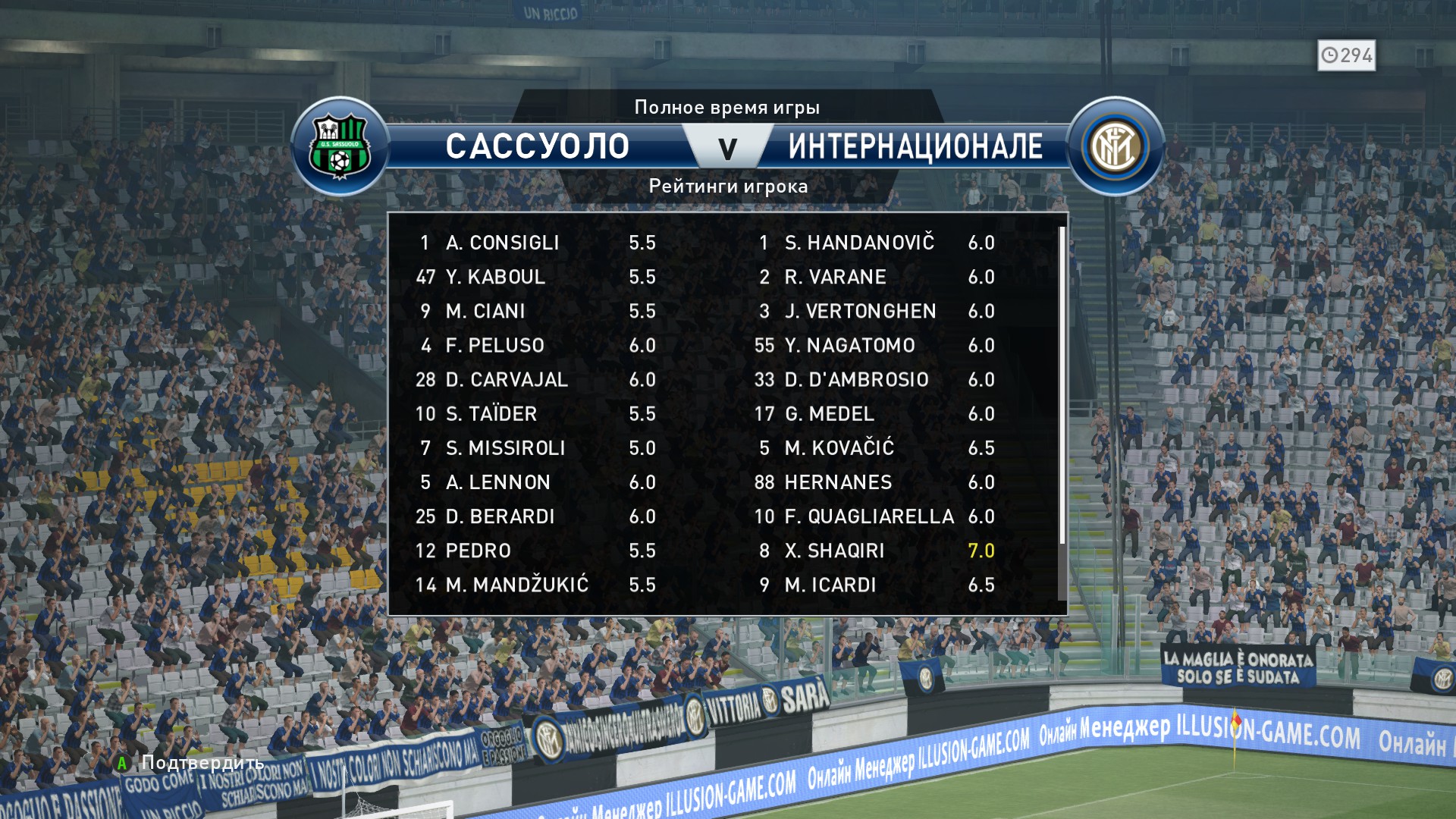The image size is (1456, 819).
Task: Pick the Hernanes rating row
Action: point(876,482)
